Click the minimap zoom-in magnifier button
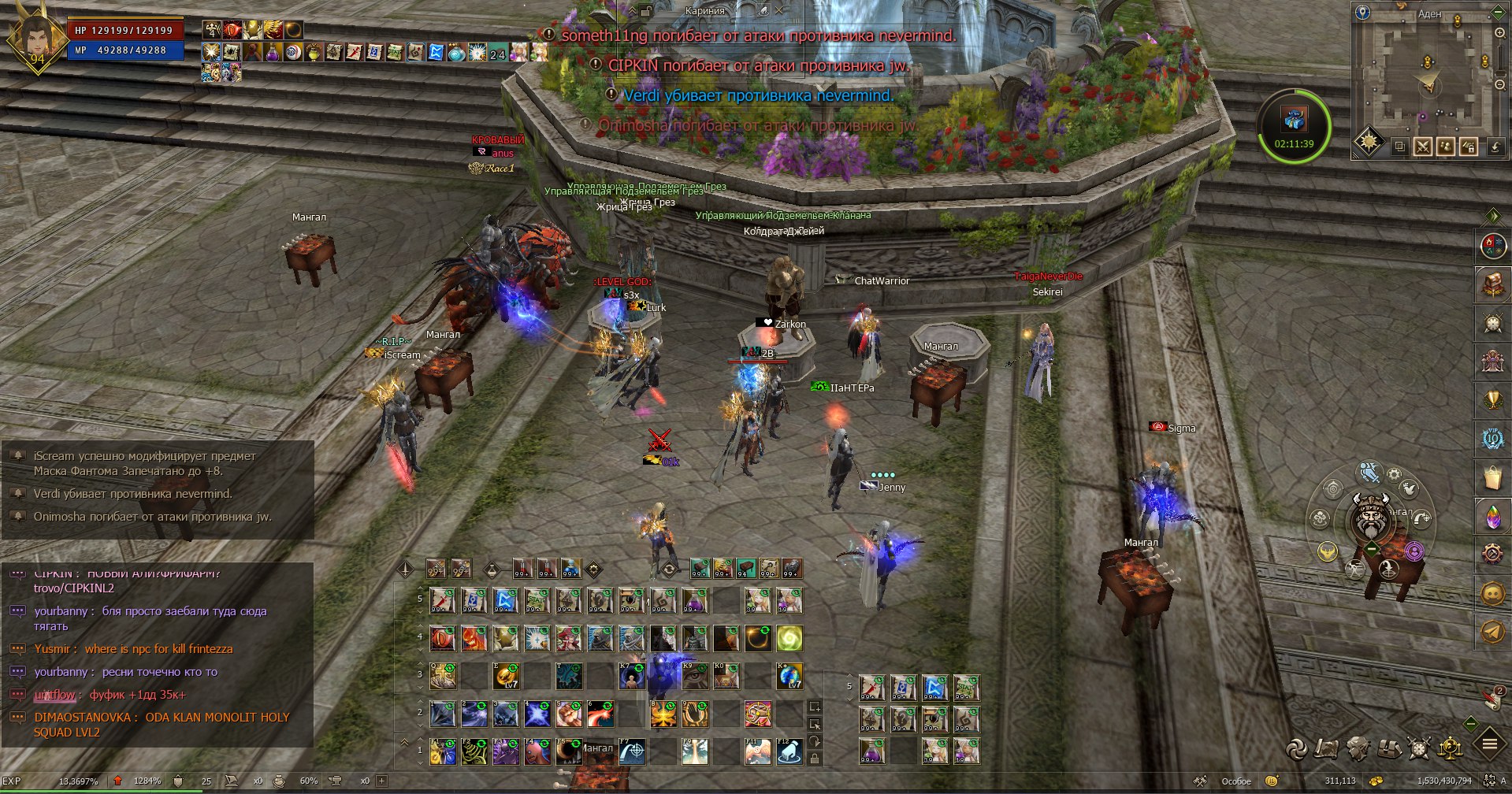Viewport: 1512px width, 794px height. coord(1499,34)
